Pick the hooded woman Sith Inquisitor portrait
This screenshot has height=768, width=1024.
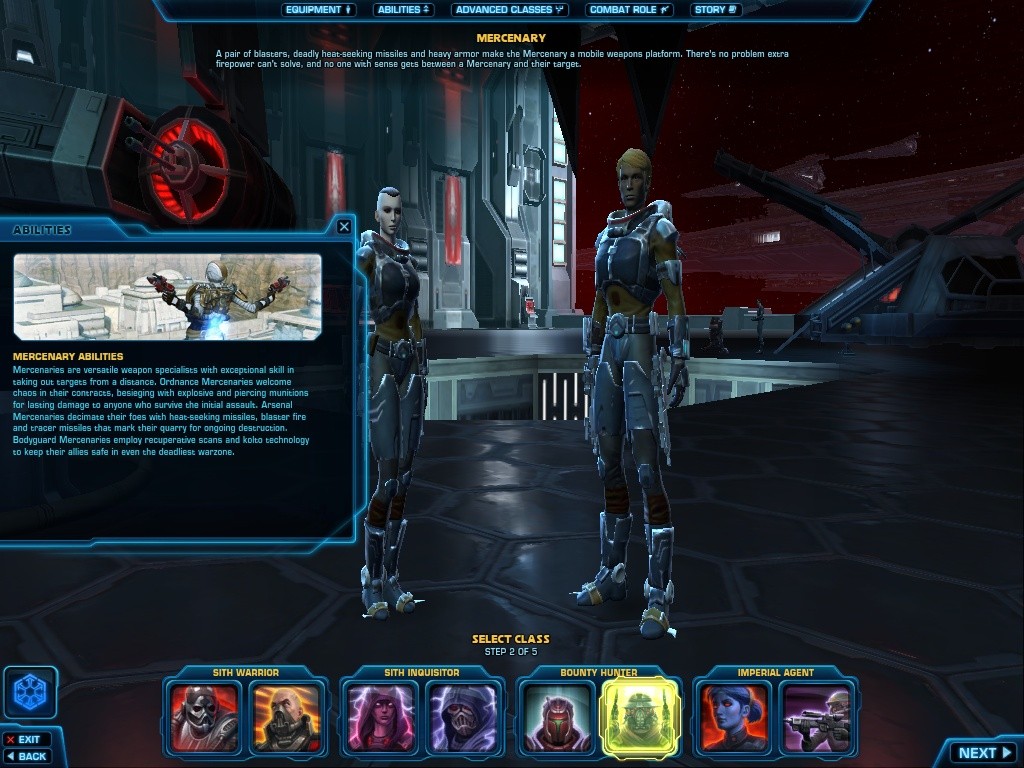point(381,717)
